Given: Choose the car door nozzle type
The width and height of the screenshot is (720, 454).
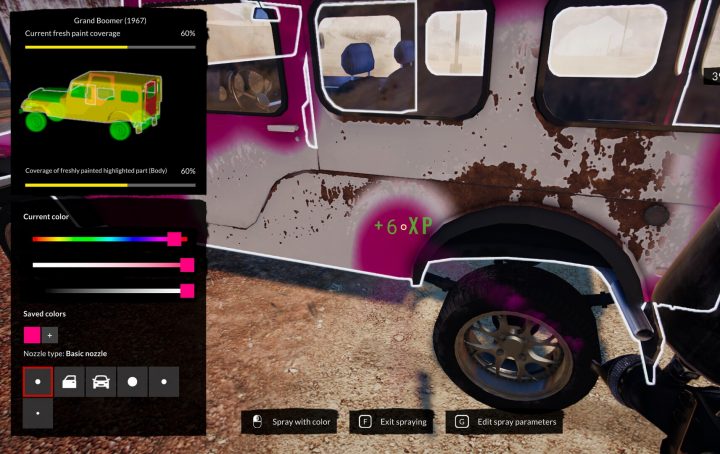Looking at the screenshot, I should pos(69,382).
